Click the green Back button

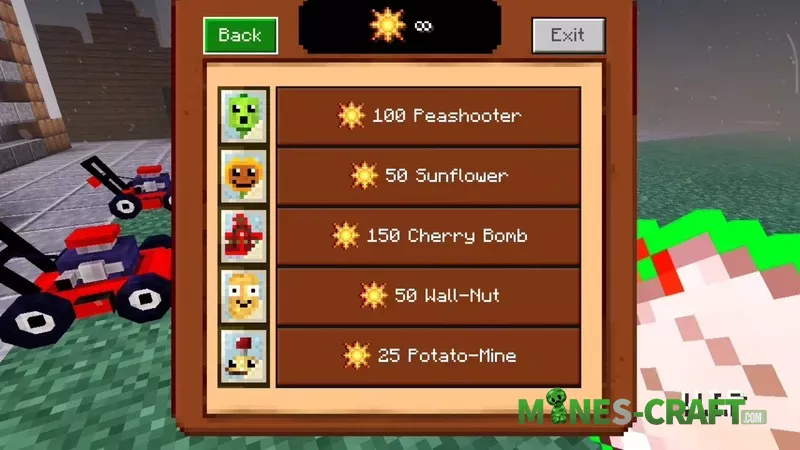pyautogui.click(x=240, y=36)
